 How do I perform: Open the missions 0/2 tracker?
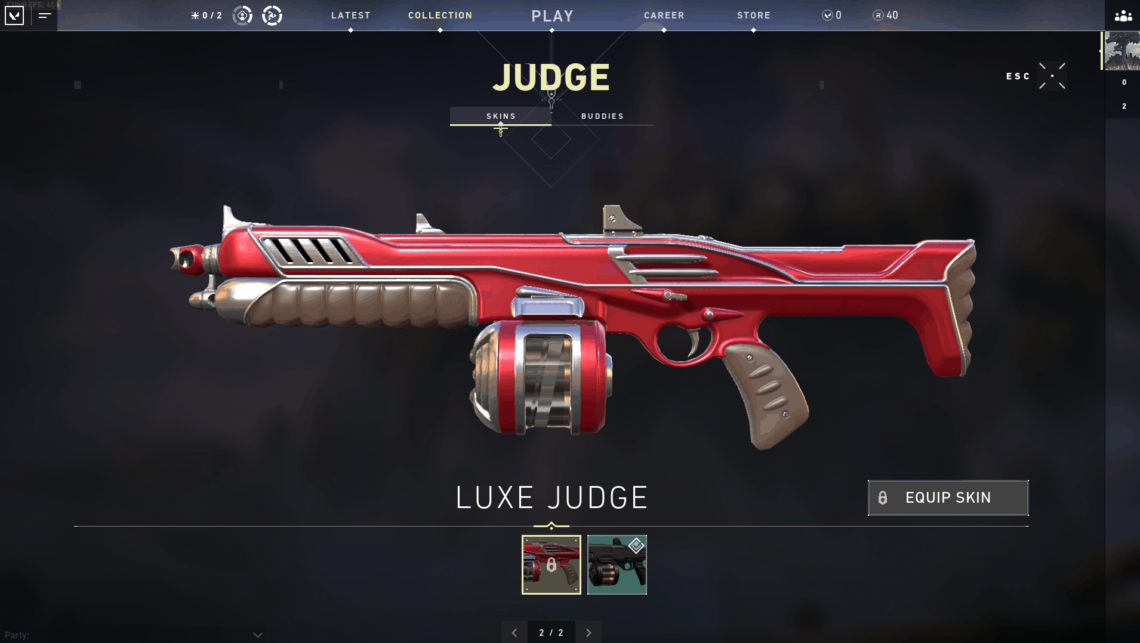point(206,15)
